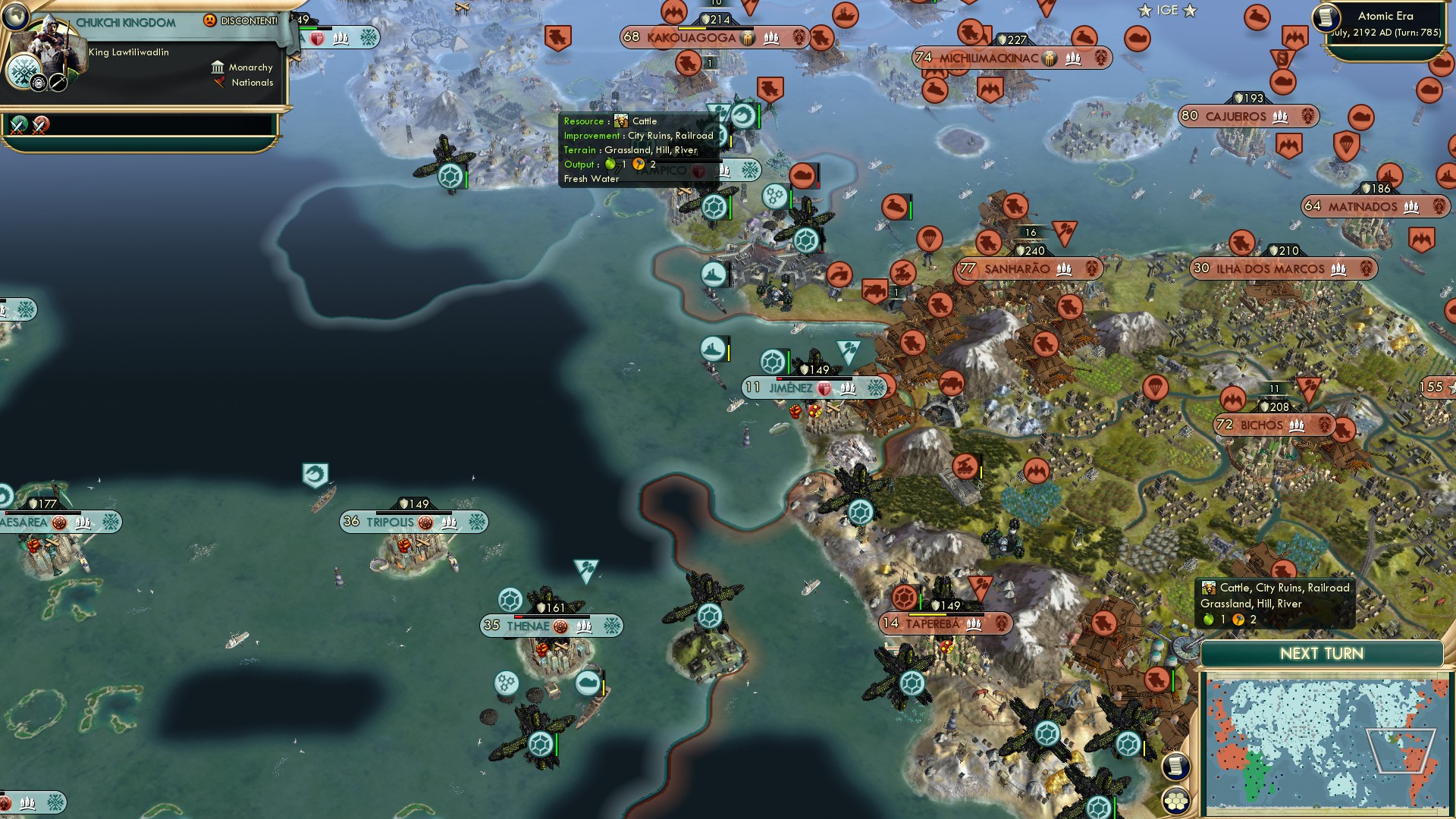End the turn with NEXT TURN

coord(1321,654)
